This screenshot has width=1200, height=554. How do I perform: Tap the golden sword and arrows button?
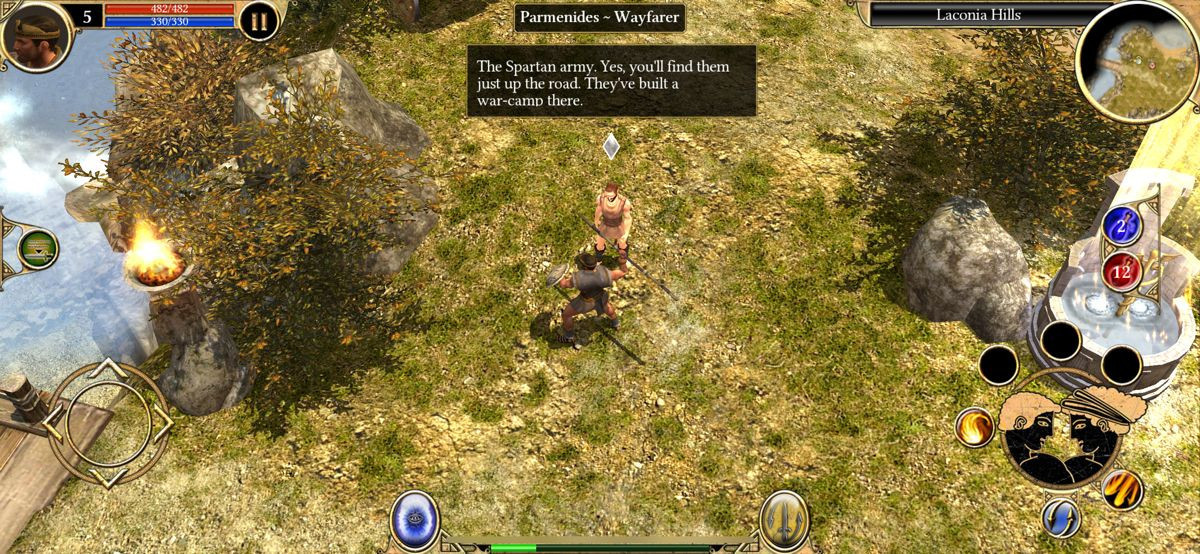click(783, 518)
